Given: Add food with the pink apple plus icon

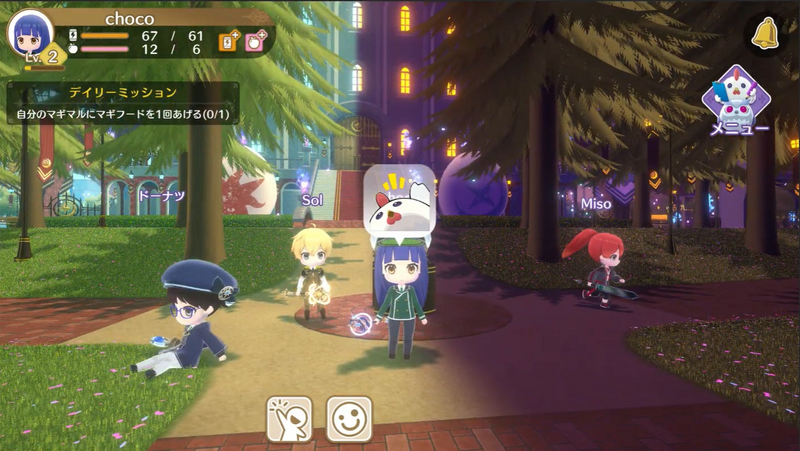Looking at the screenshot, I should pyautogui.click(x=256, y=41).
